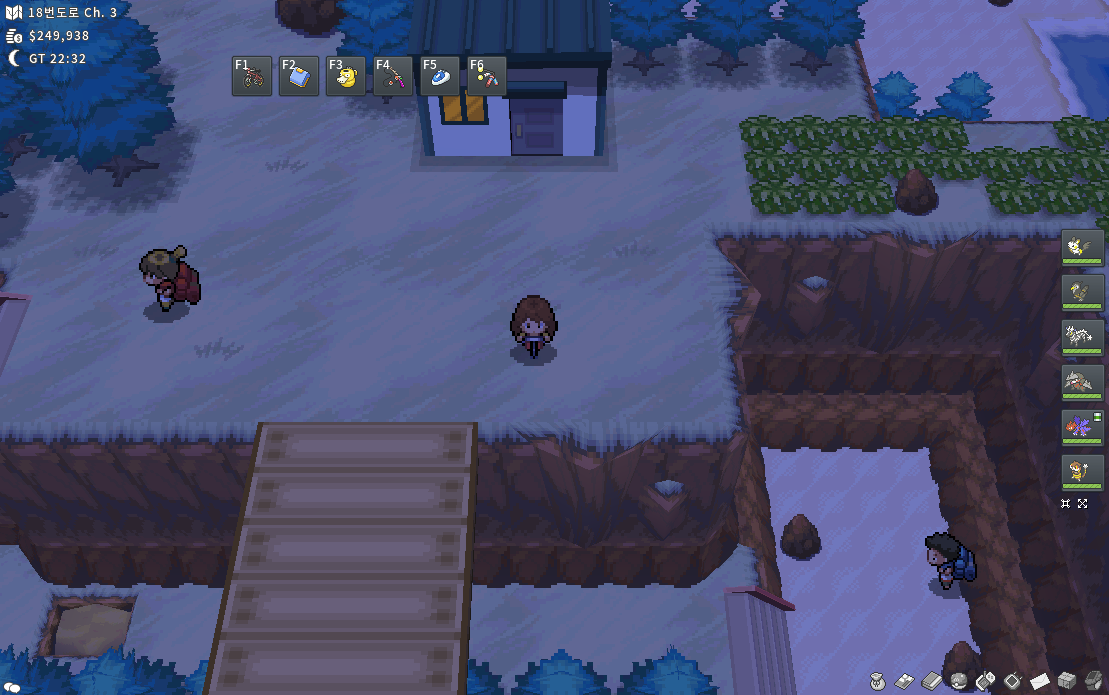Open the mail envelope icon
The width and height of the screenshot is (1109, 695).
pyautogui.click(x=1040, y=681)
